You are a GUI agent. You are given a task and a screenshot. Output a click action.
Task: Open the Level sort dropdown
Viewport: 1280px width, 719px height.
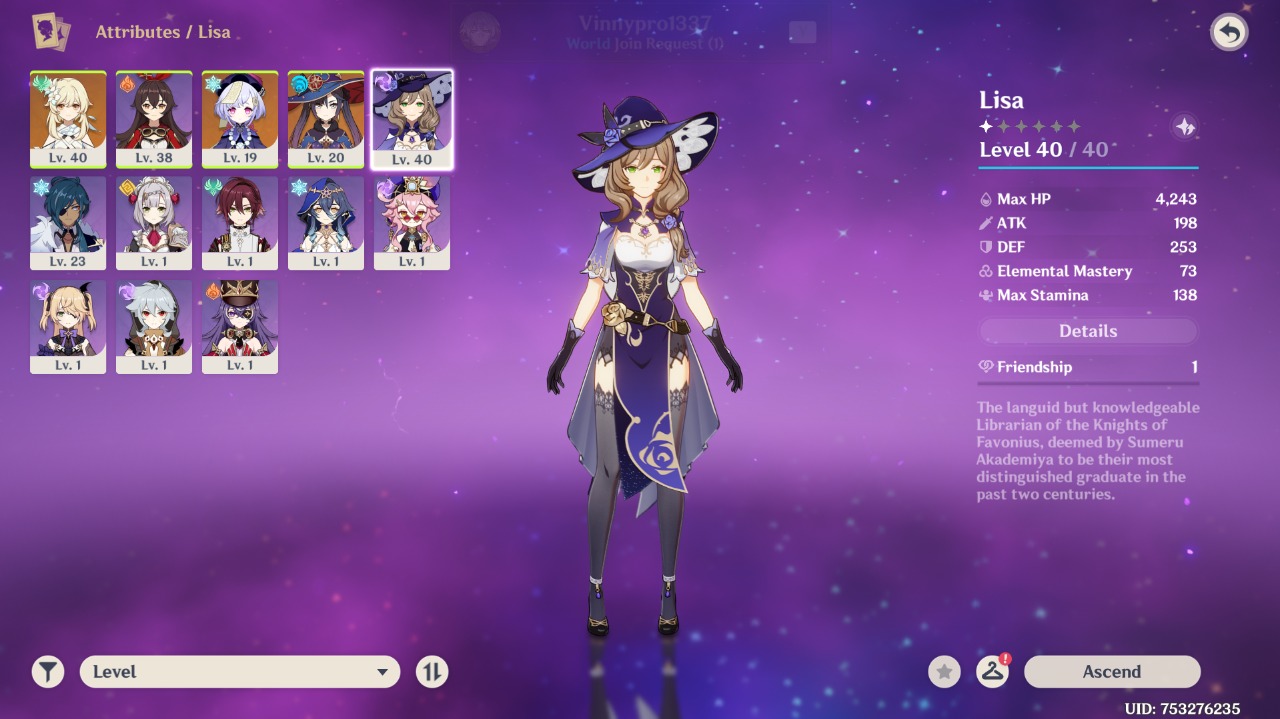point(240,672)
